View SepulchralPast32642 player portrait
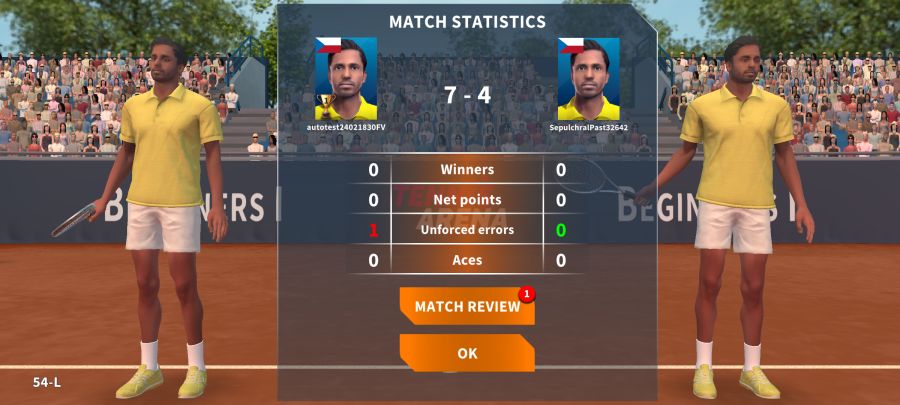The height and width of the screenshot is (405, 900). point(588,79)
